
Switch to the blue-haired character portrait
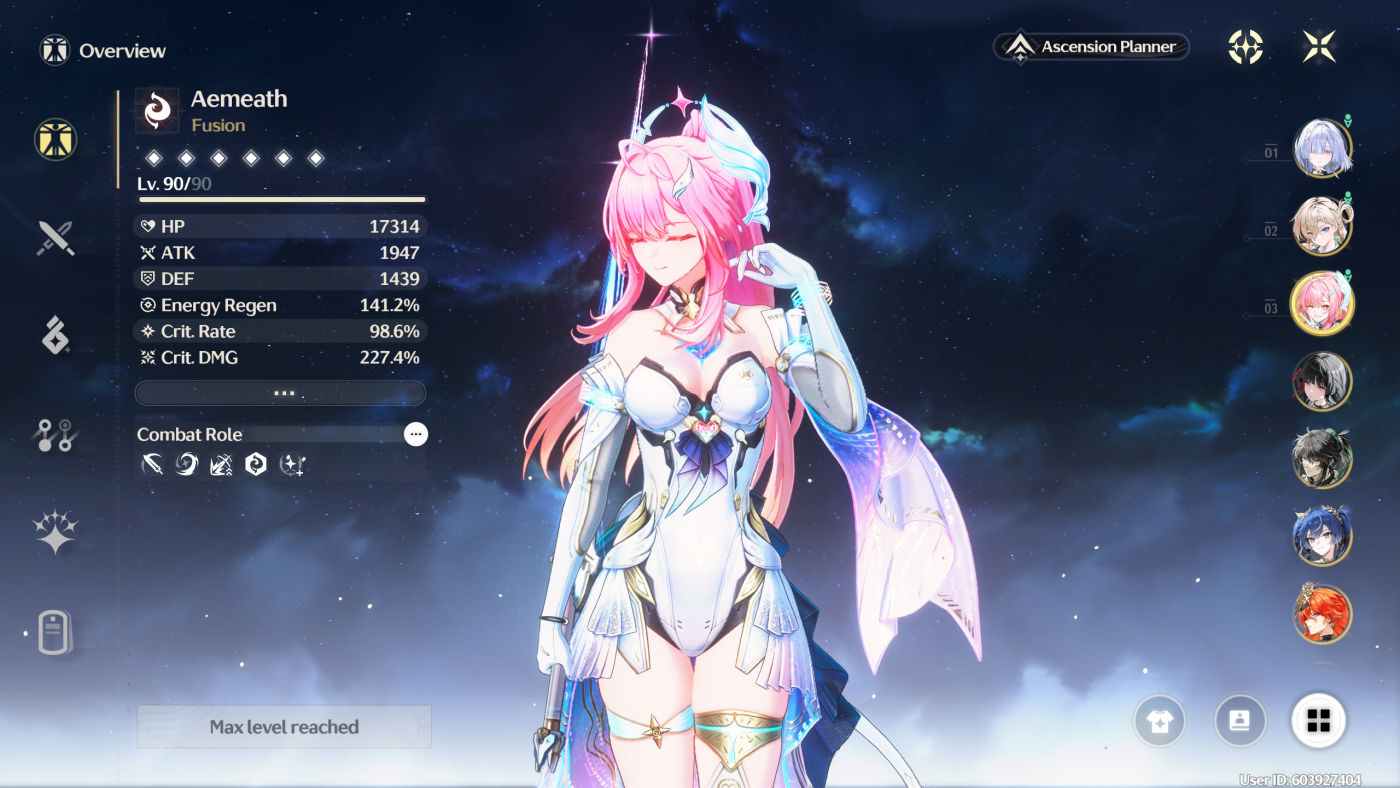1322,536
